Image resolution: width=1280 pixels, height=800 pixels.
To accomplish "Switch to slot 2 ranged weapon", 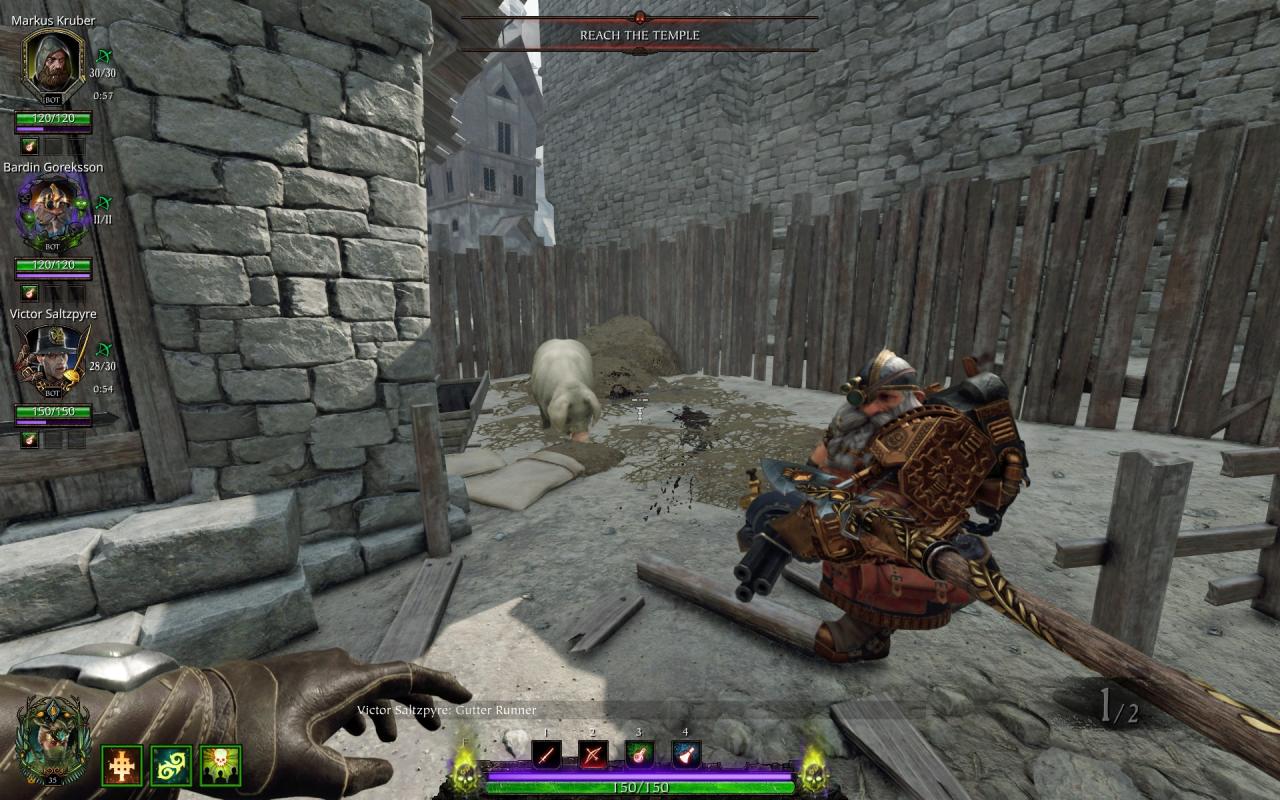I will point(594,754).
